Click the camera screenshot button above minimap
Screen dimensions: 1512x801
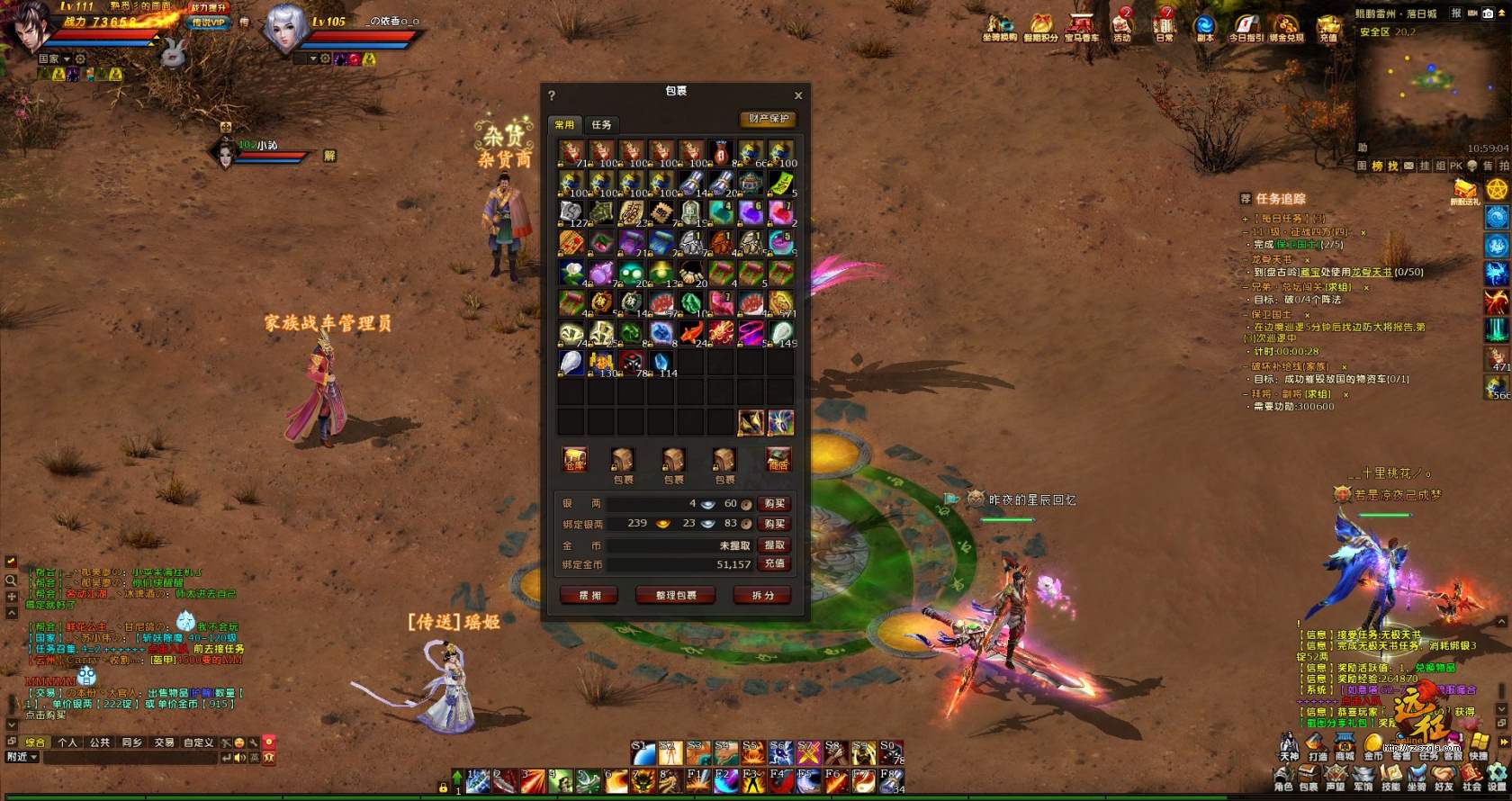(1489, 13)
